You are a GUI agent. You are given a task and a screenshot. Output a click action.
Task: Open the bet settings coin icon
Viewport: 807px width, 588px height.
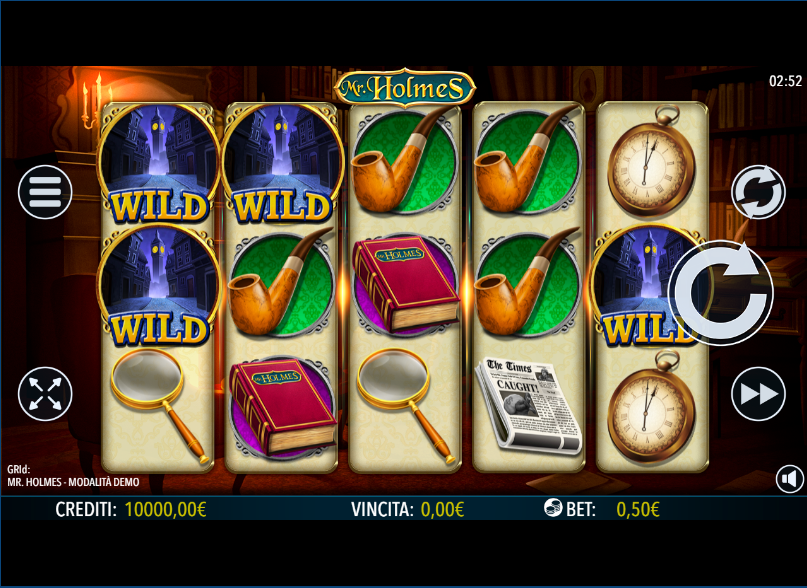554,508
